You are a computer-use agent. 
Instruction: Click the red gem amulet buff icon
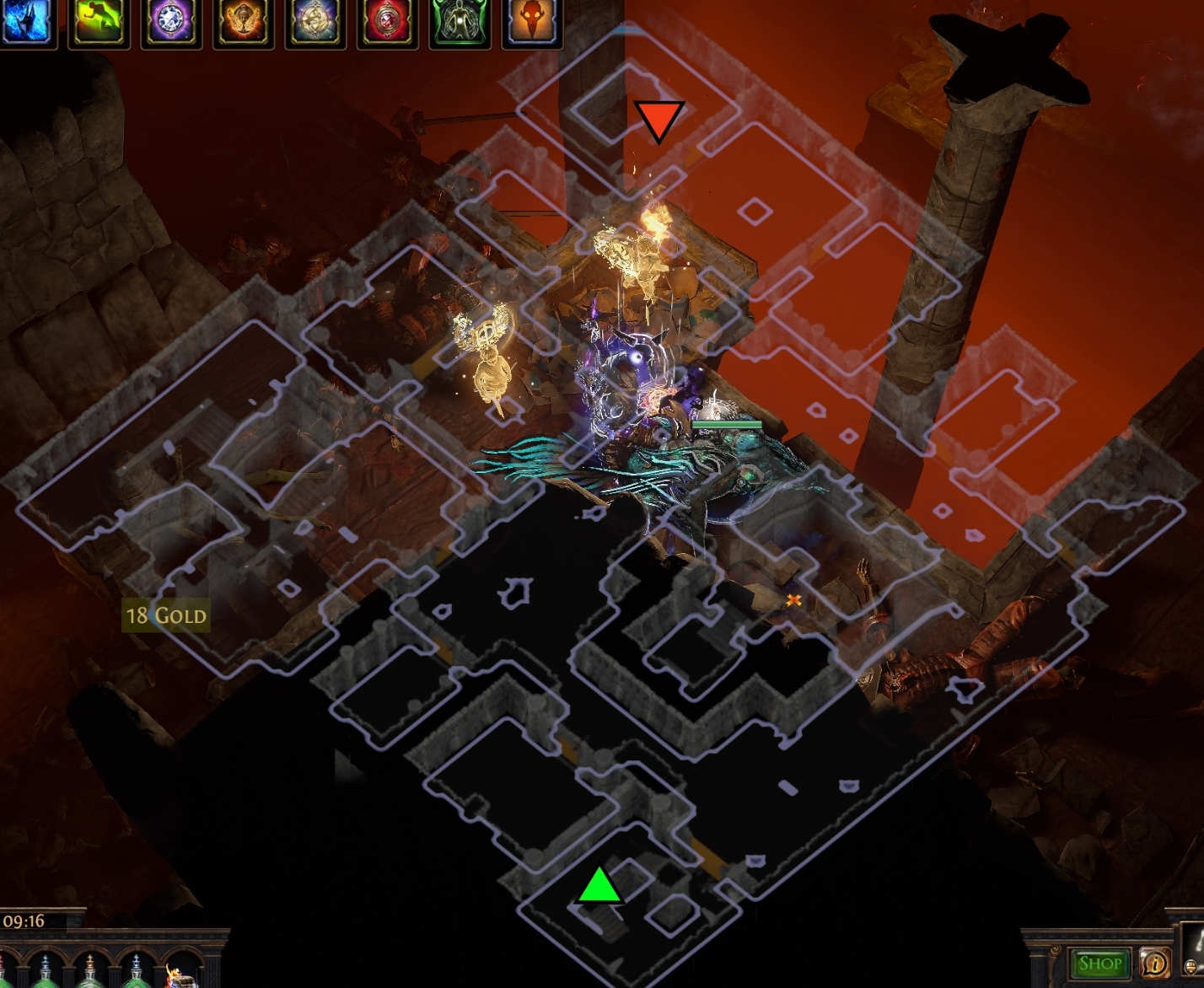point(388,21)
